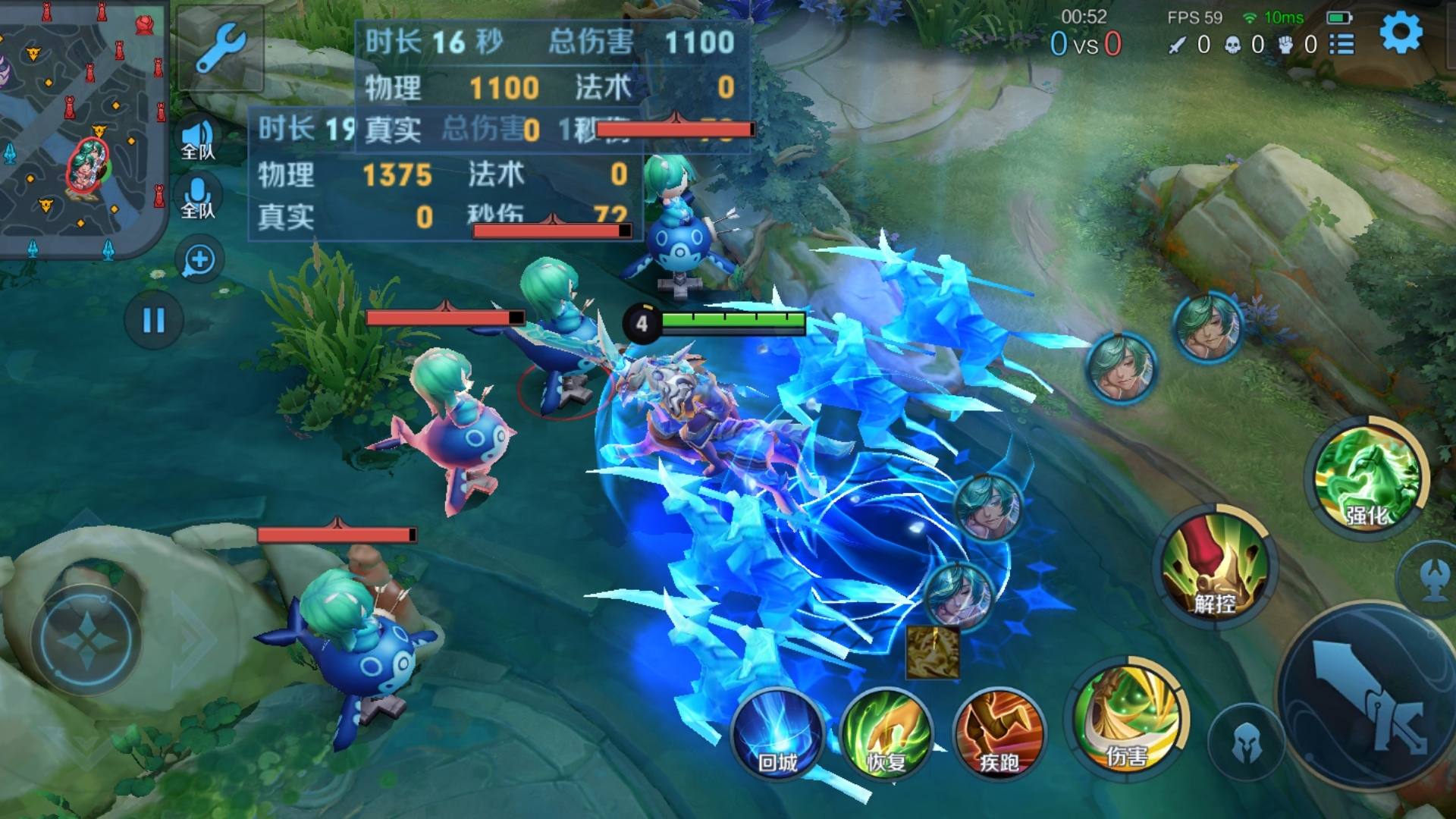The image size is (1456, 819).
Task: Use the 回城 recall skill
Action: coord(777,734)
